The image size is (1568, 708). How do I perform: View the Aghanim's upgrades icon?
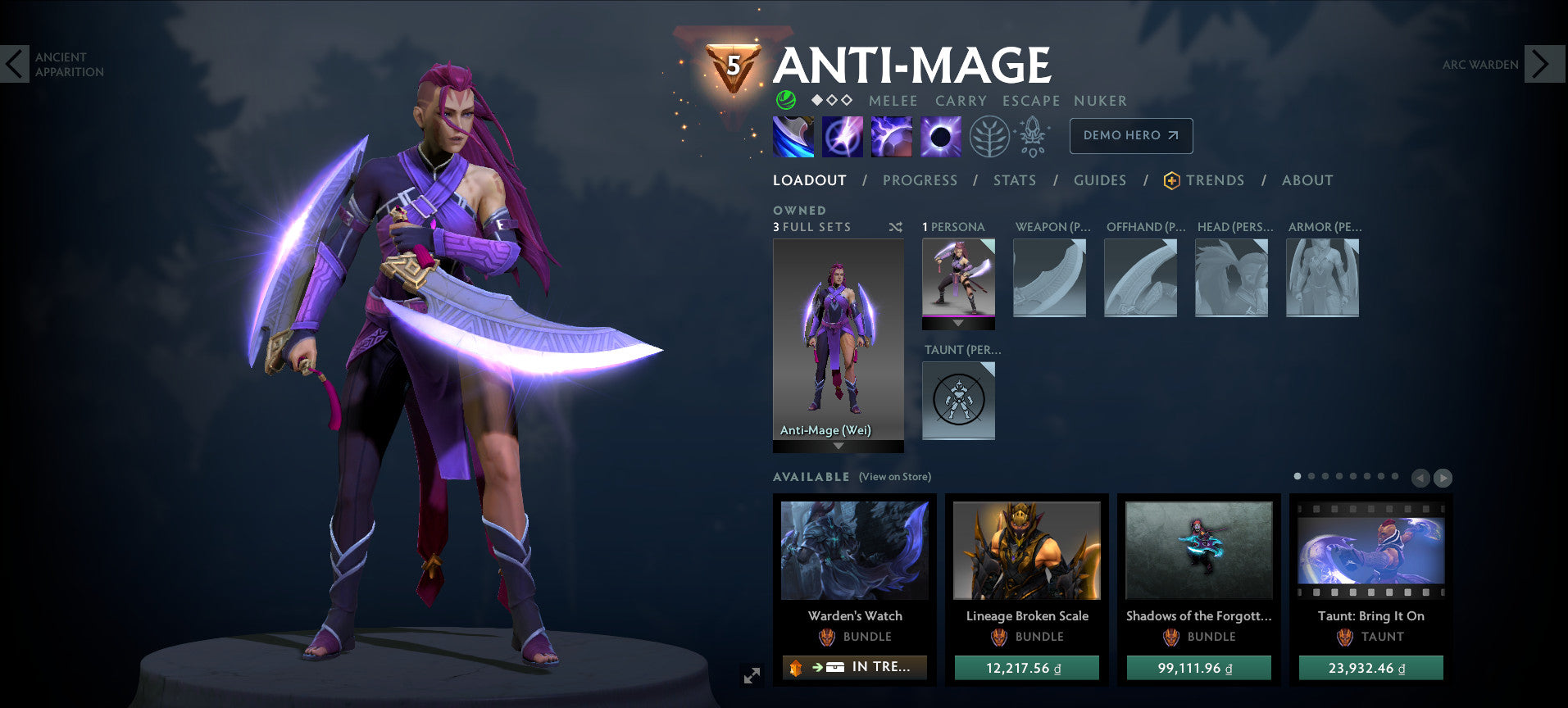(x=1034, y=136)
